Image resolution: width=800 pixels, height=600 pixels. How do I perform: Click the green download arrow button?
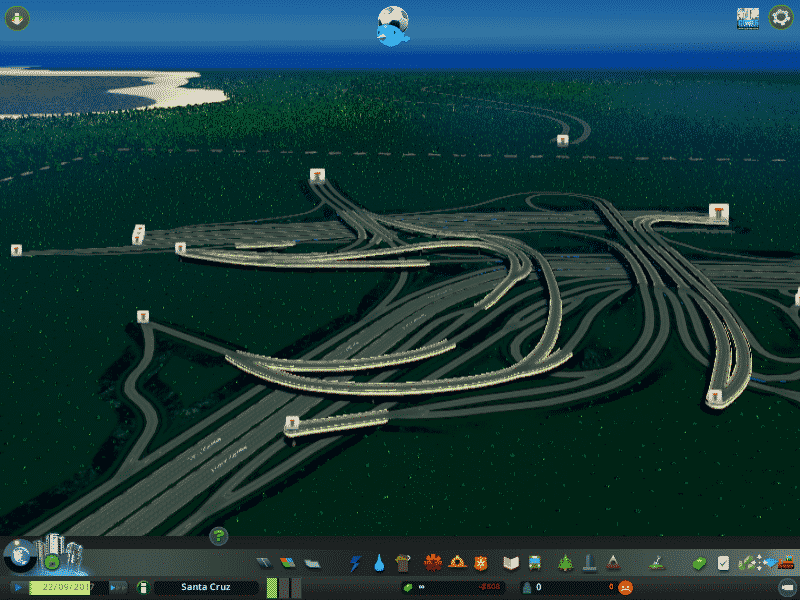[17, 18]
